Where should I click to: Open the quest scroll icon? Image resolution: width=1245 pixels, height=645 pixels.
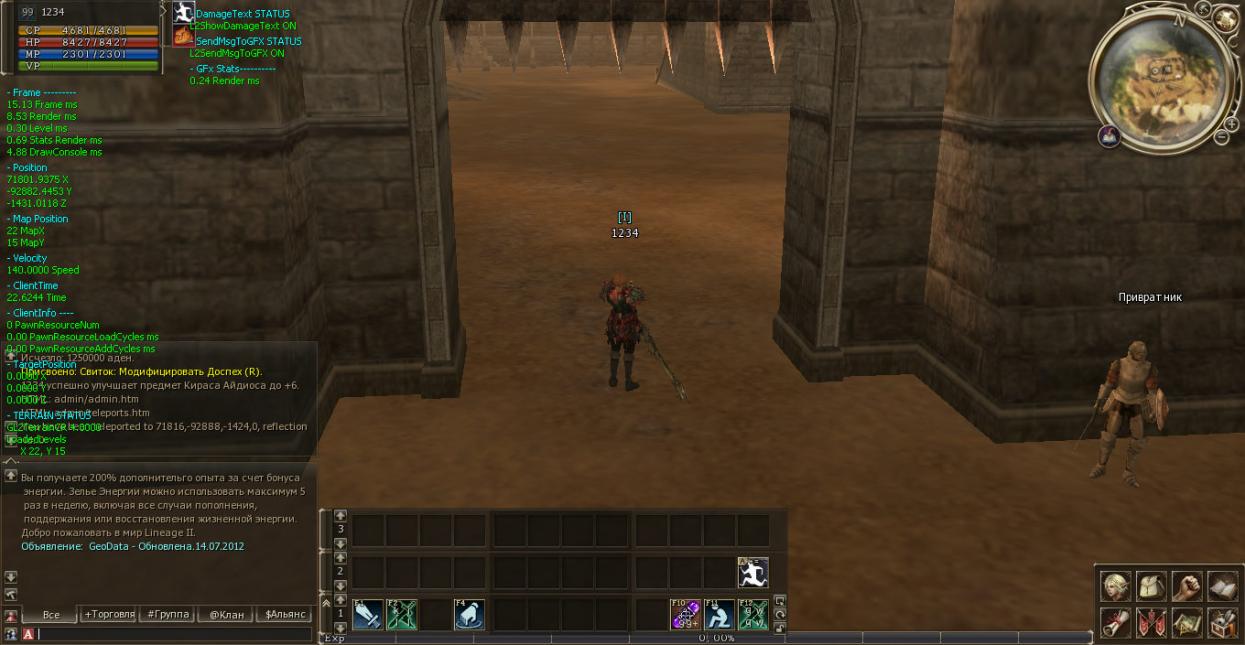click(x=1116, y=622)
